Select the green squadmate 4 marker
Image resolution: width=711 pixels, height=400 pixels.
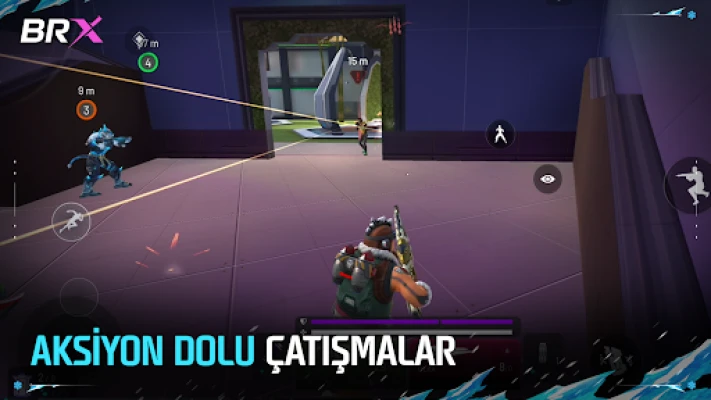pos(148,62)
